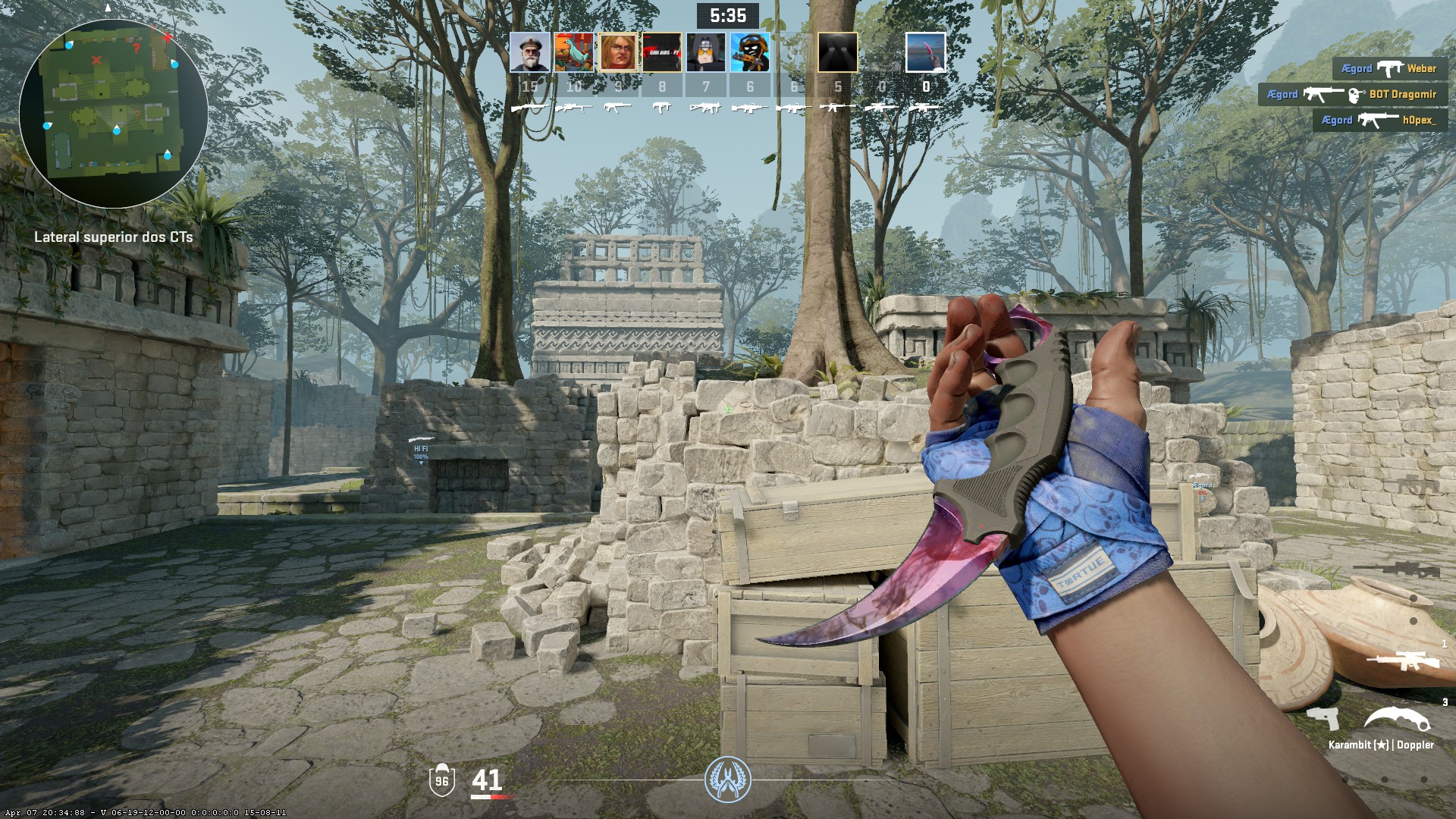Select the bearded captain player avatar

(529, 52)
